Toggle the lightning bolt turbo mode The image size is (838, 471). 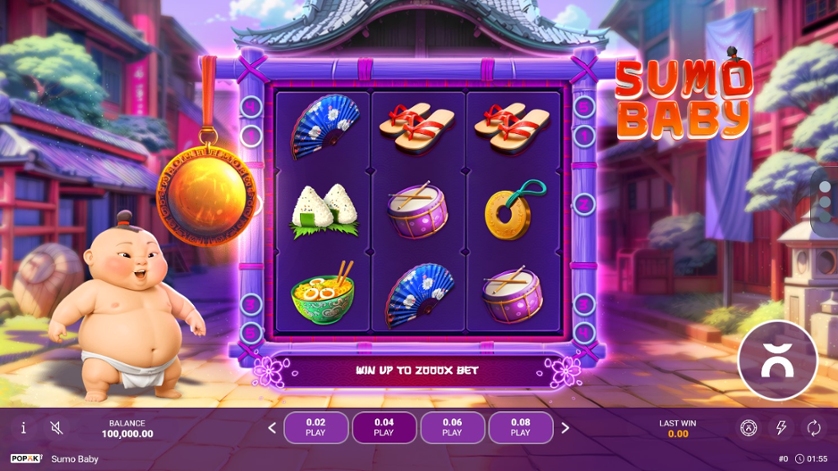(x=781, y=428)
